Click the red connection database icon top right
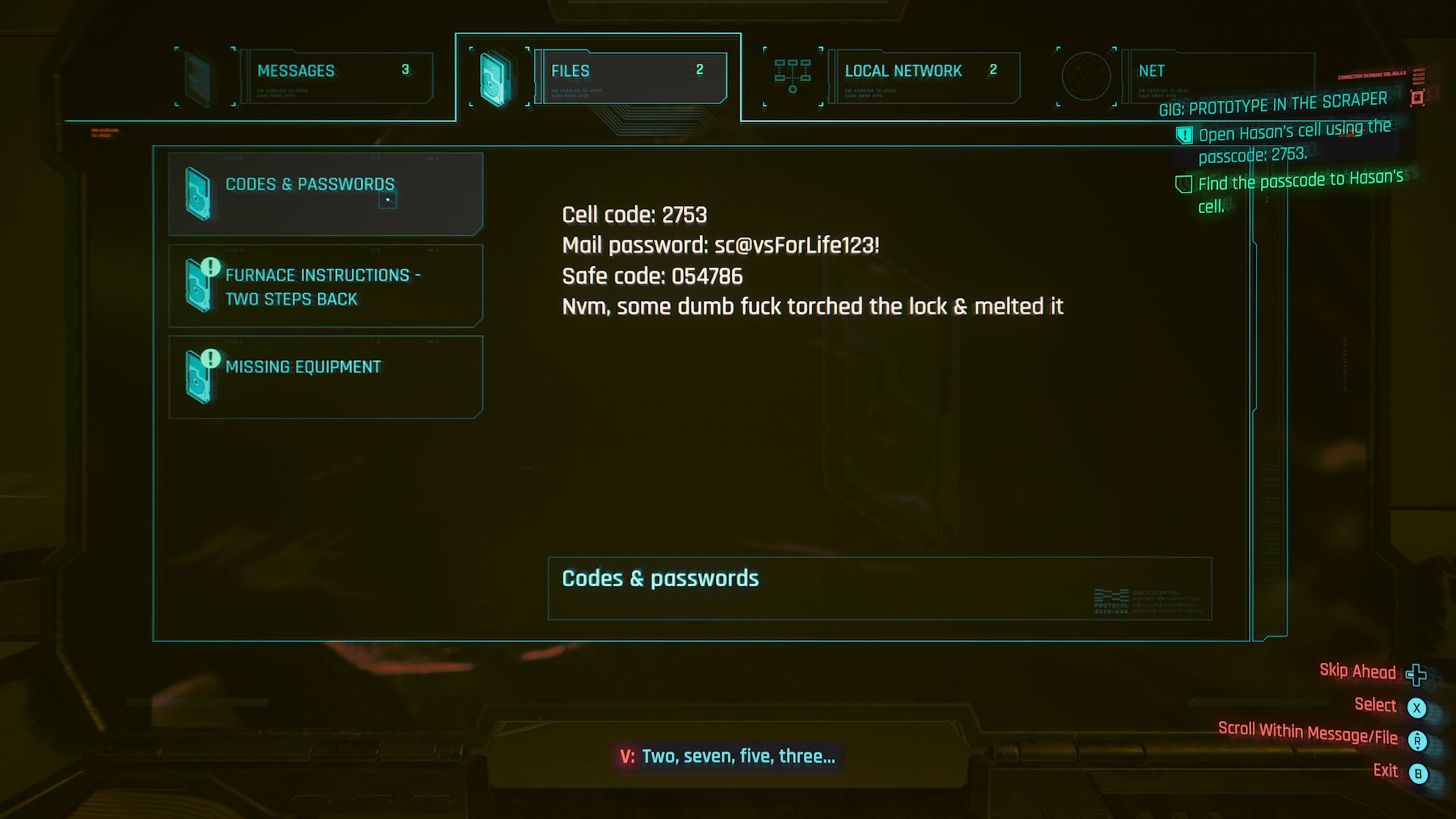 (1416, 97)
